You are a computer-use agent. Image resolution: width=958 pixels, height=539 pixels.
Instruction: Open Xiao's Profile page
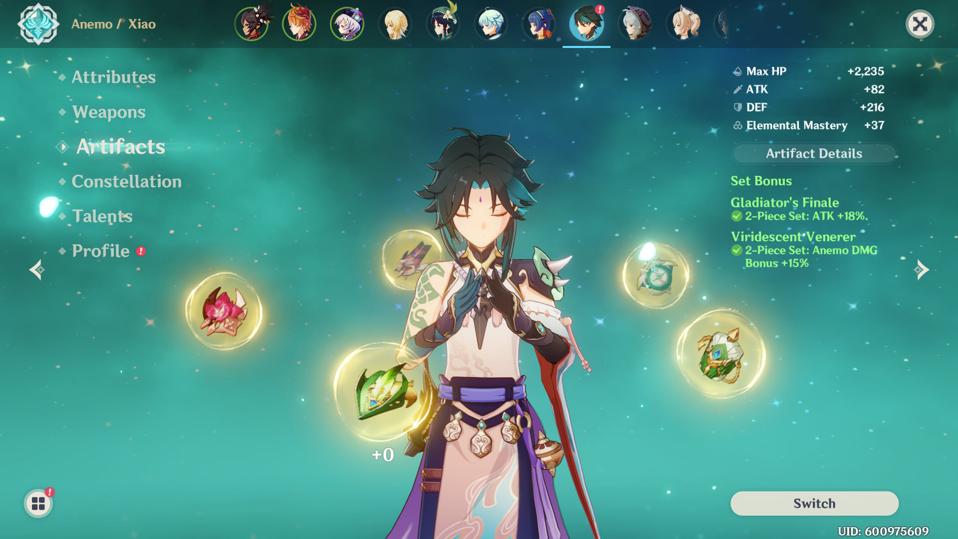[100, 250]
